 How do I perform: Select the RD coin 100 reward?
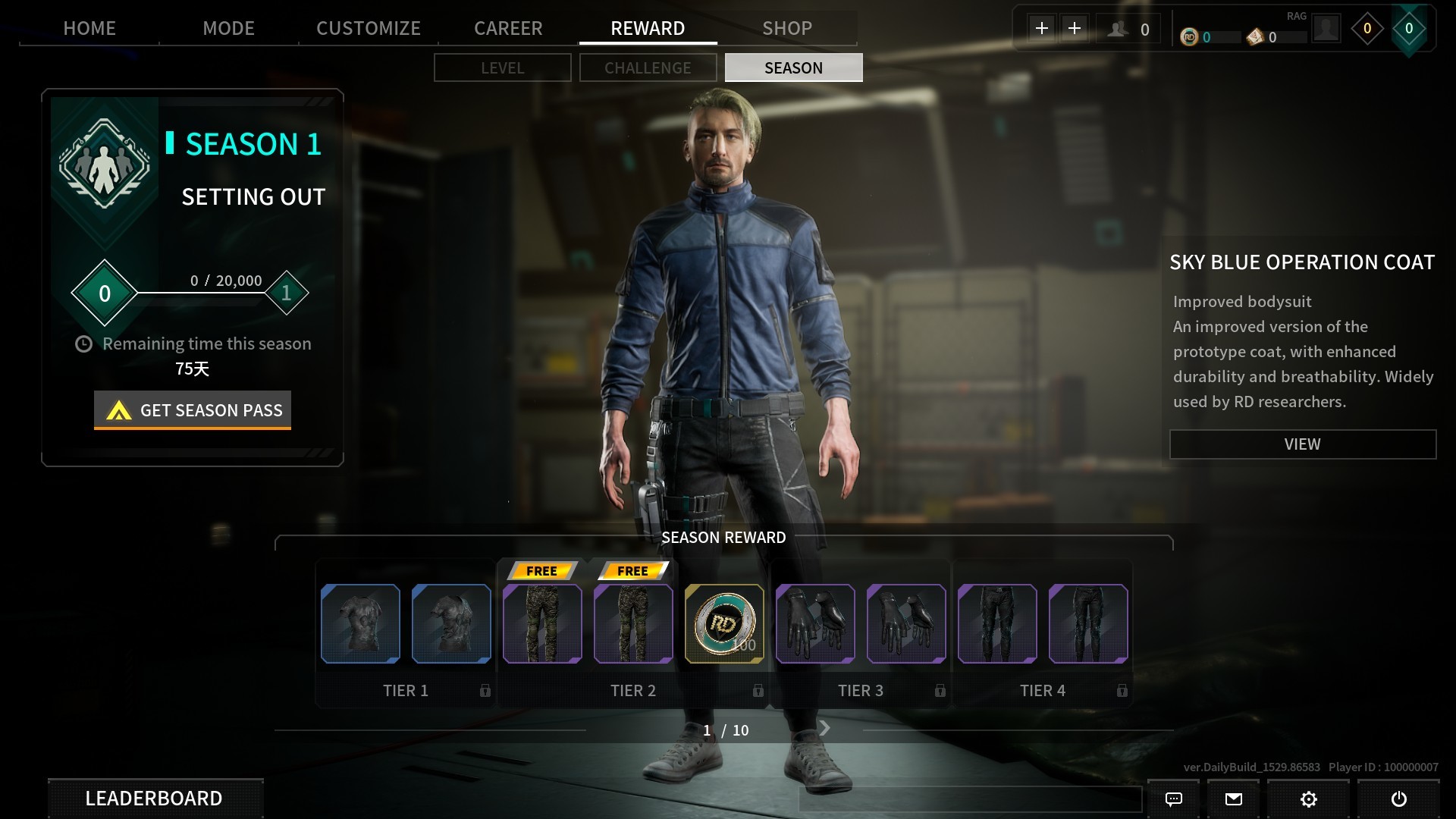click(724, 624)
